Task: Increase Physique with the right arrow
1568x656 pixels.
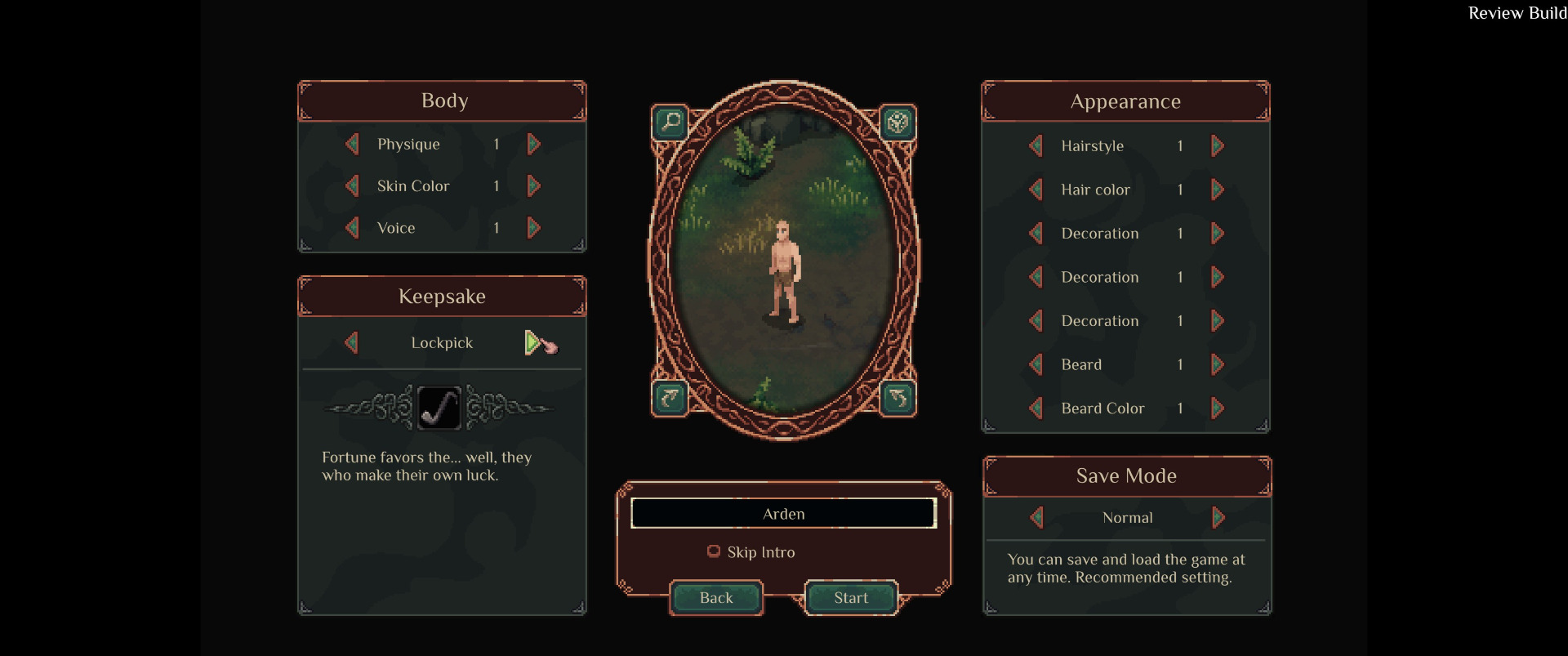Action: (534, 145)
